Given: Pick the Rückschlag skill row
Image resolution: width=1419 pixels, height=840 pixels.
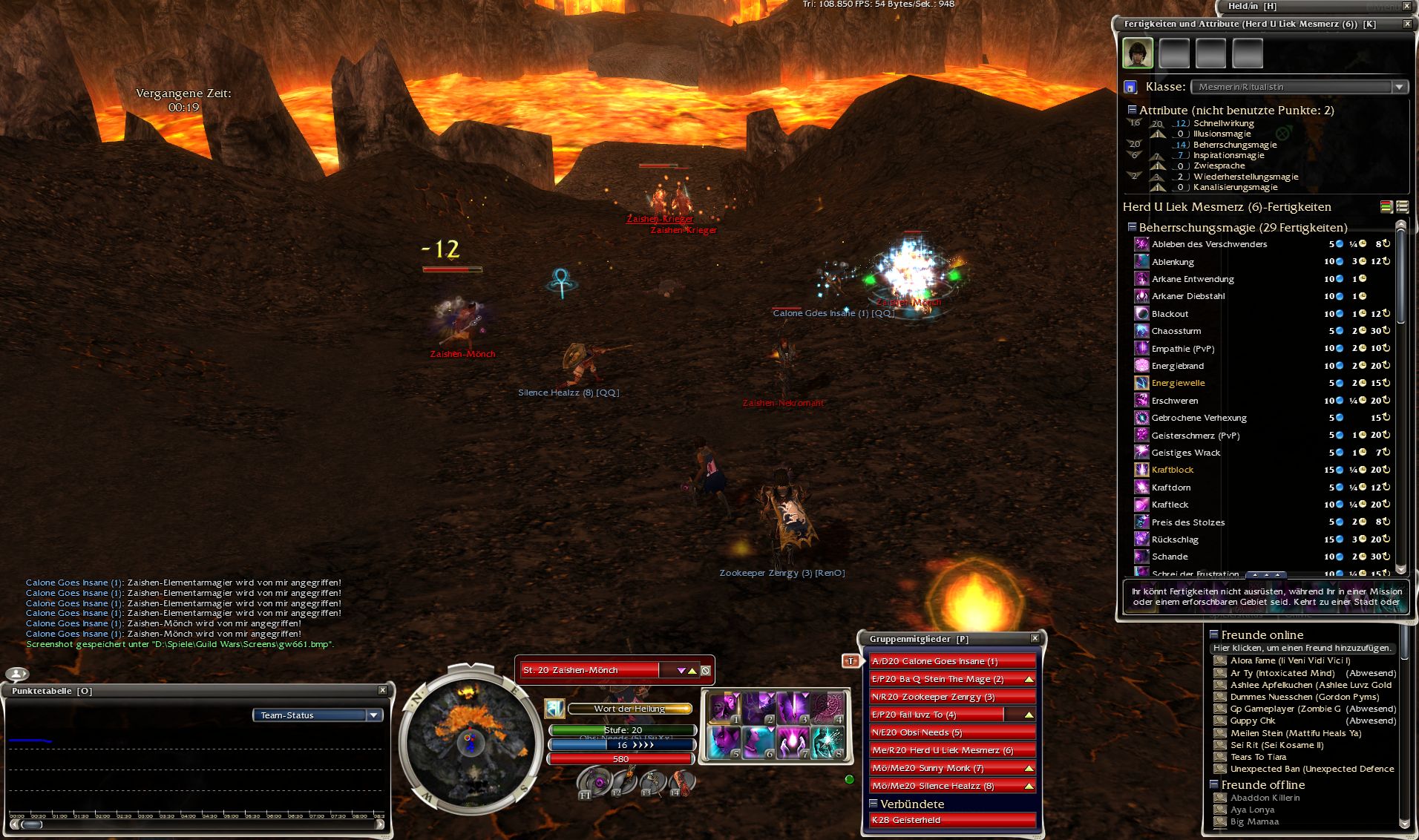Looking at the screenshot, I should 1174,539.
